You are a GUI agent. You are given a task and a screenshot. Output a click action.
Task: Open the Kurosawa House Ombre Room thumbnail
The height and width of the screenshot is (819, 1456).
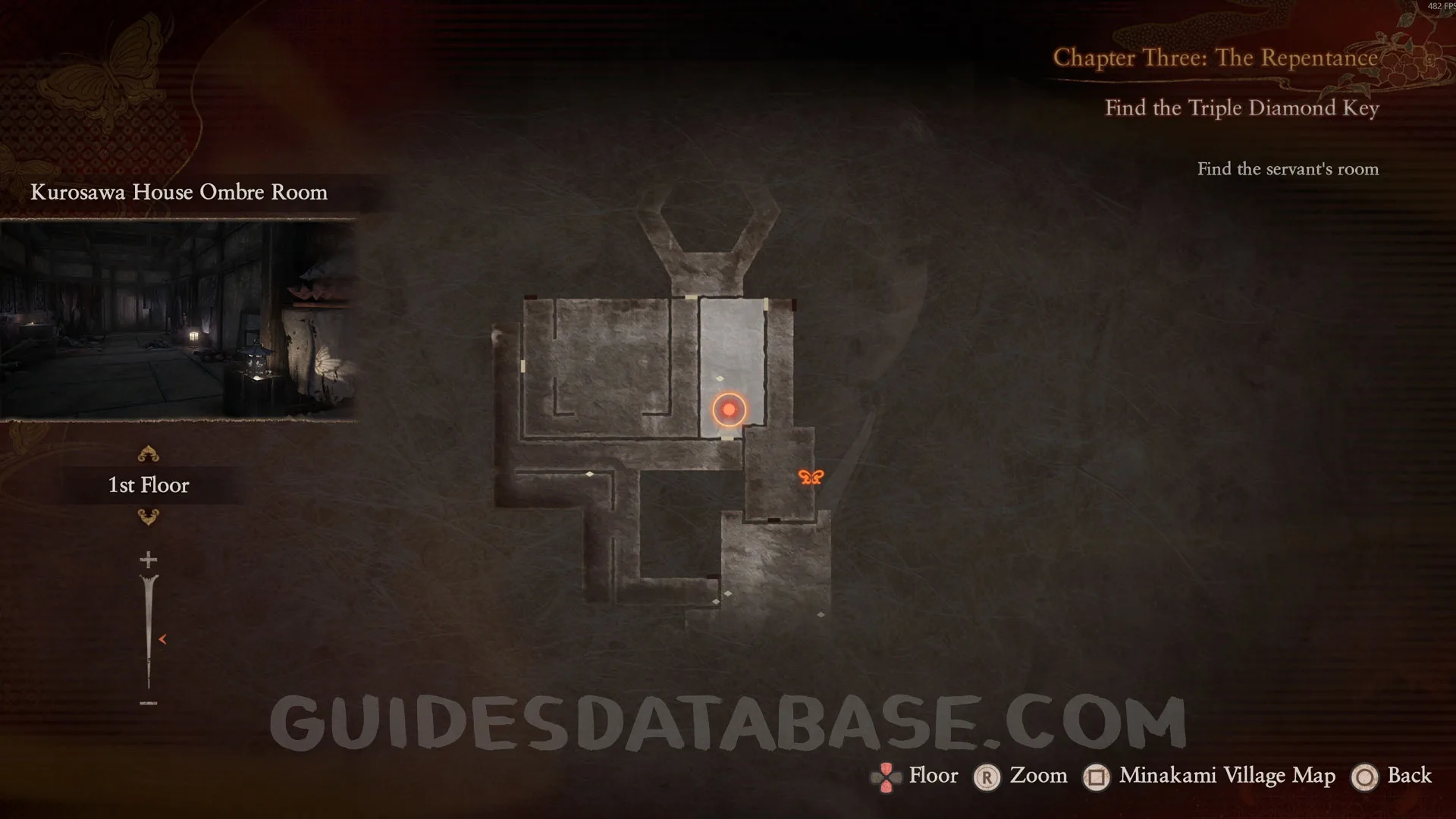(178, 319)
